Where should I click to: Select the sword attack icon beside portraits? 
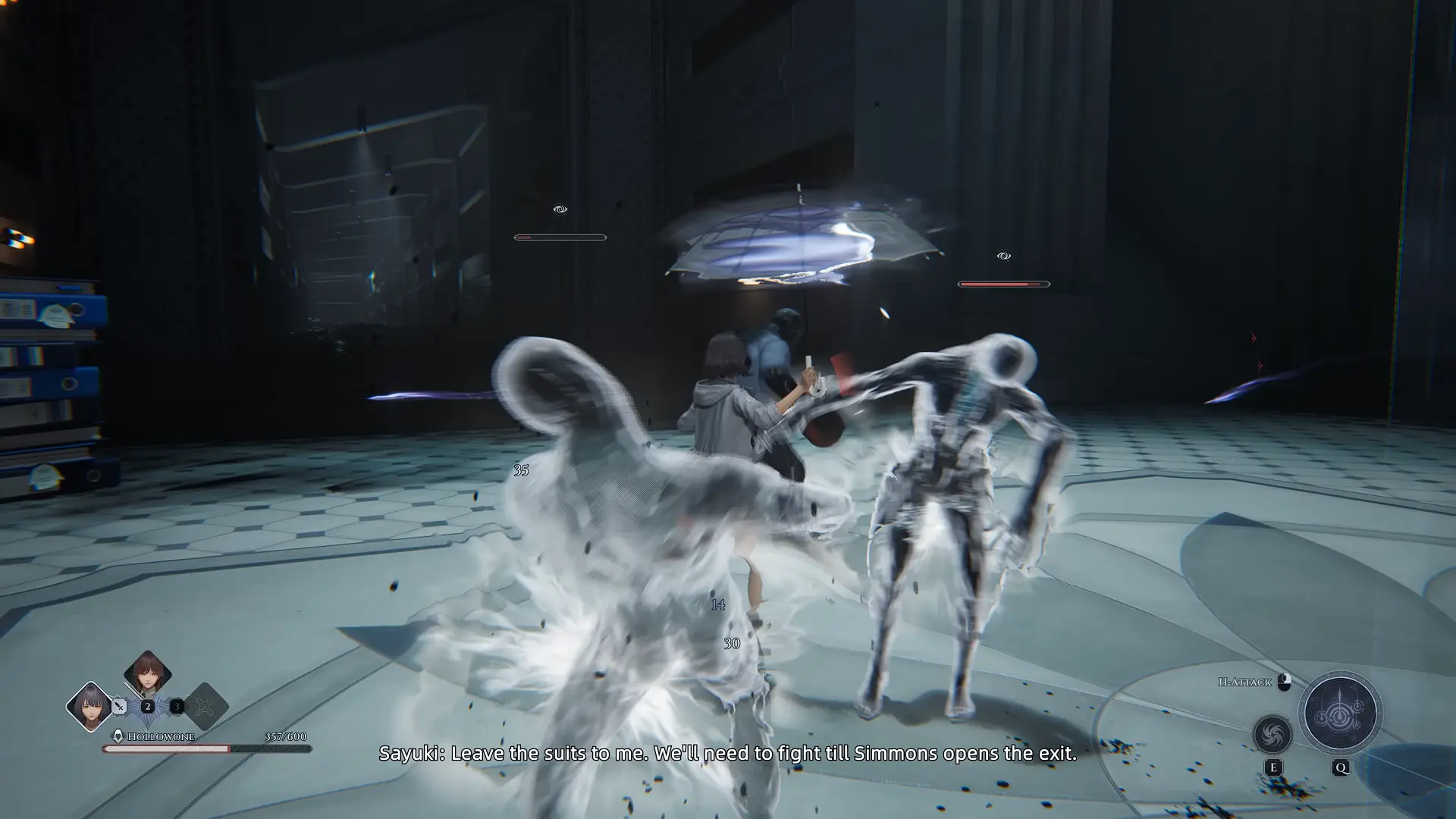[119, 706]
